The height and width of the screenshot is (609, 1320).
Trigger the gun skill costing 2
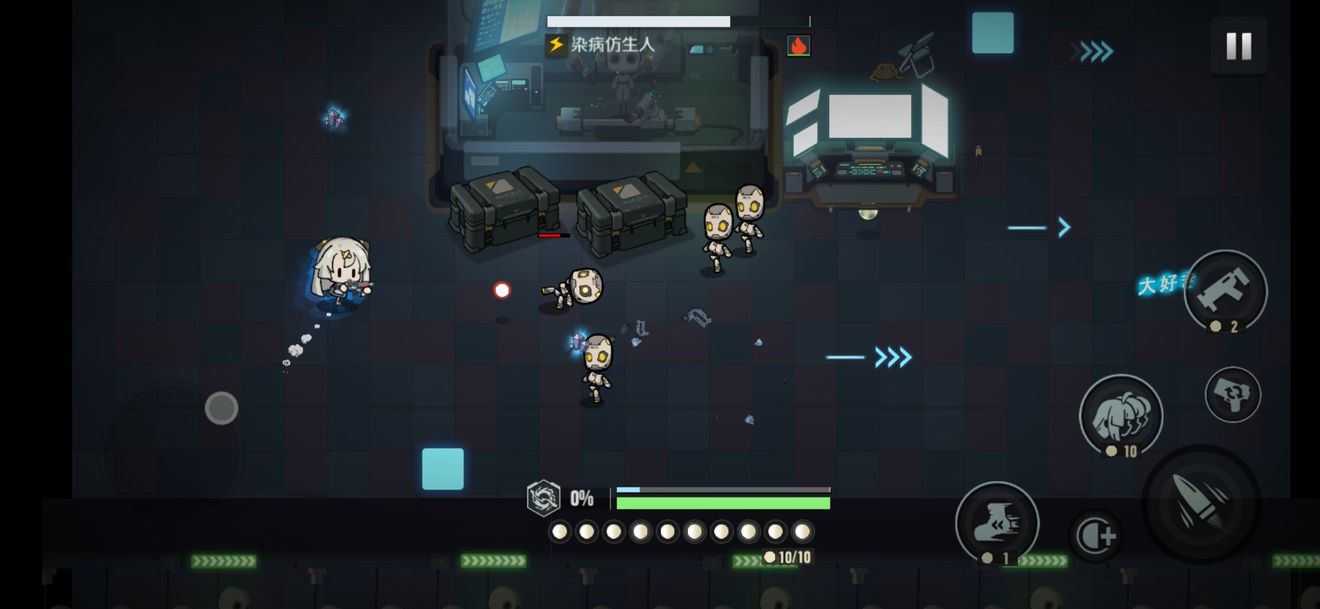pos(1225,290)
